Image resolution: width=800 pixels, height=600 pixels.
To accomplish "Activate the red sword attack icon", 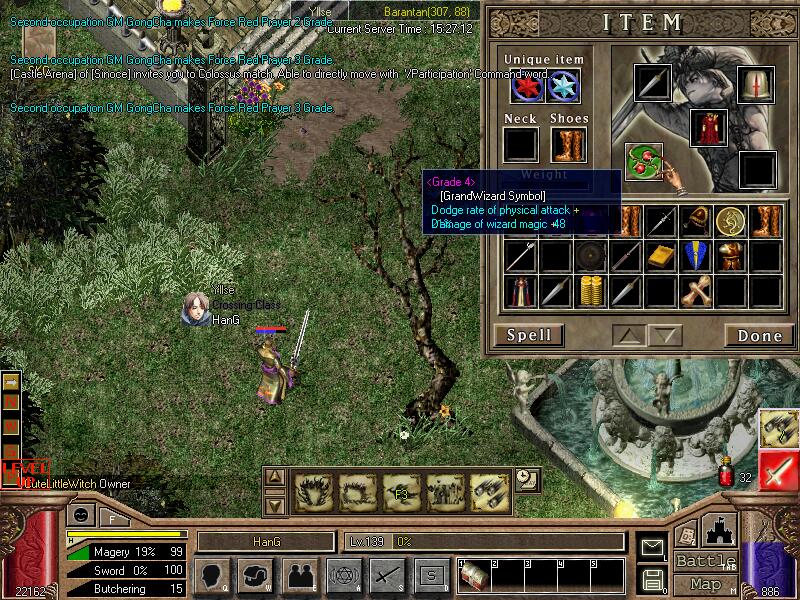I will click(x=777, y=470).
